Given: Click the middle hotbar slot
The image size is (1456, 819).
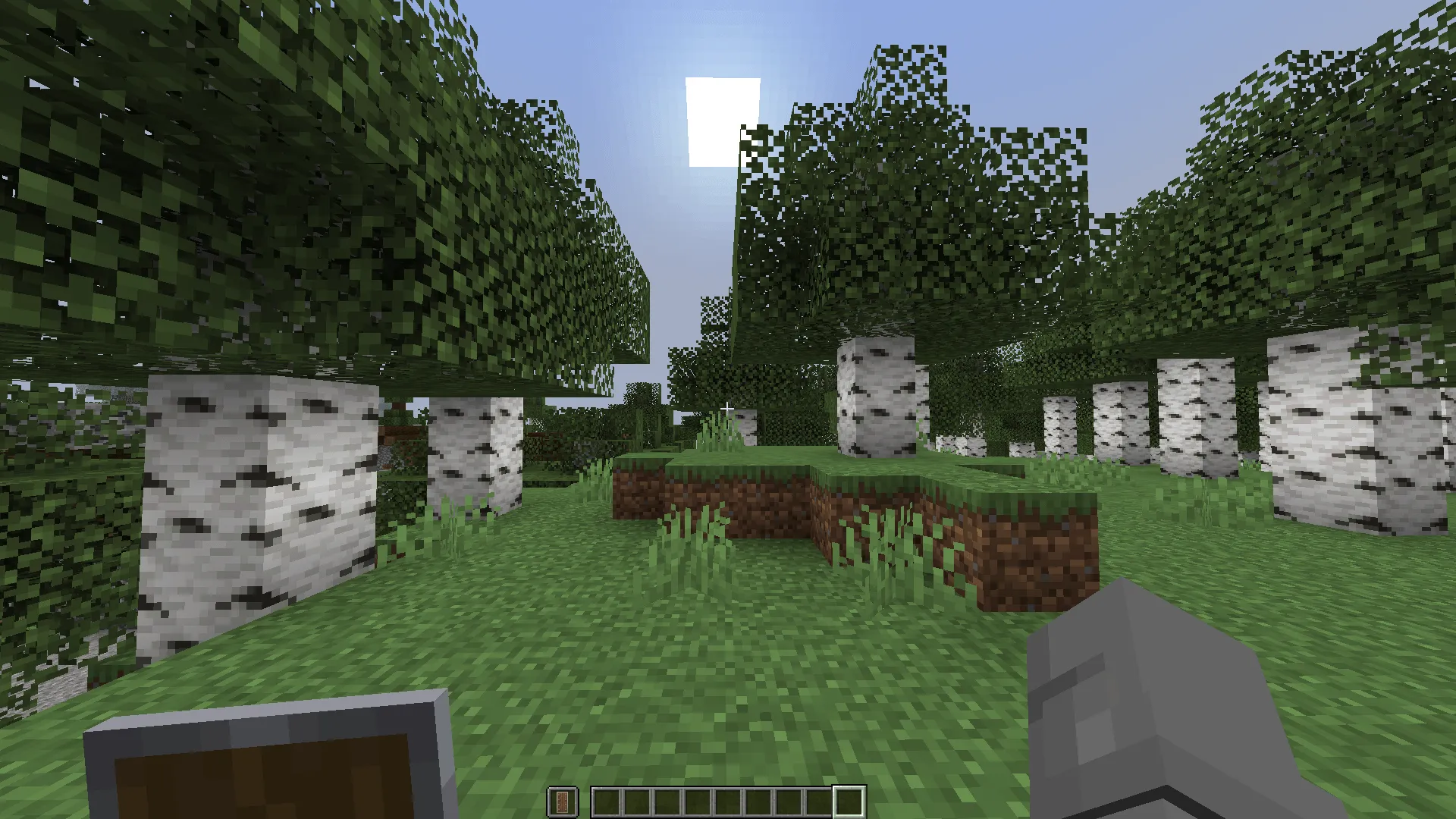Looking at the screenshot, I should (x=729, y=800).
